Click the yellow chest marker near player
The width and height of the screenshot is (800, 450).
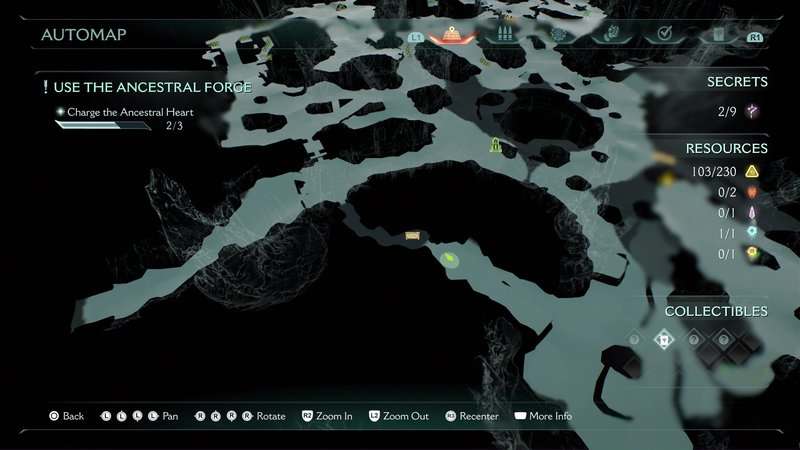(x=412, y=236)
